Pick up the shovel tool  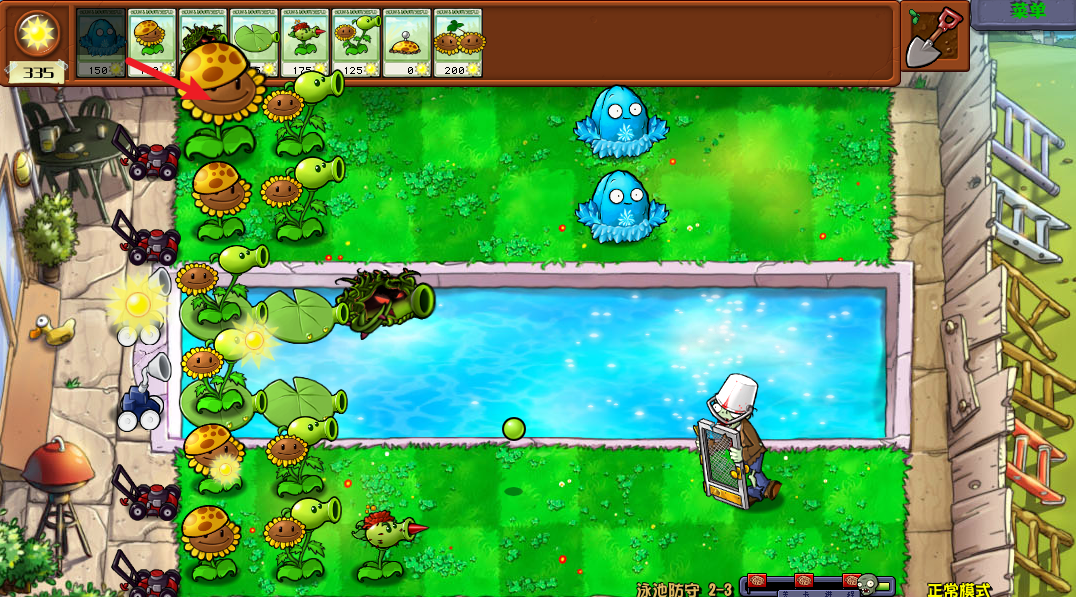coord(935,40)
